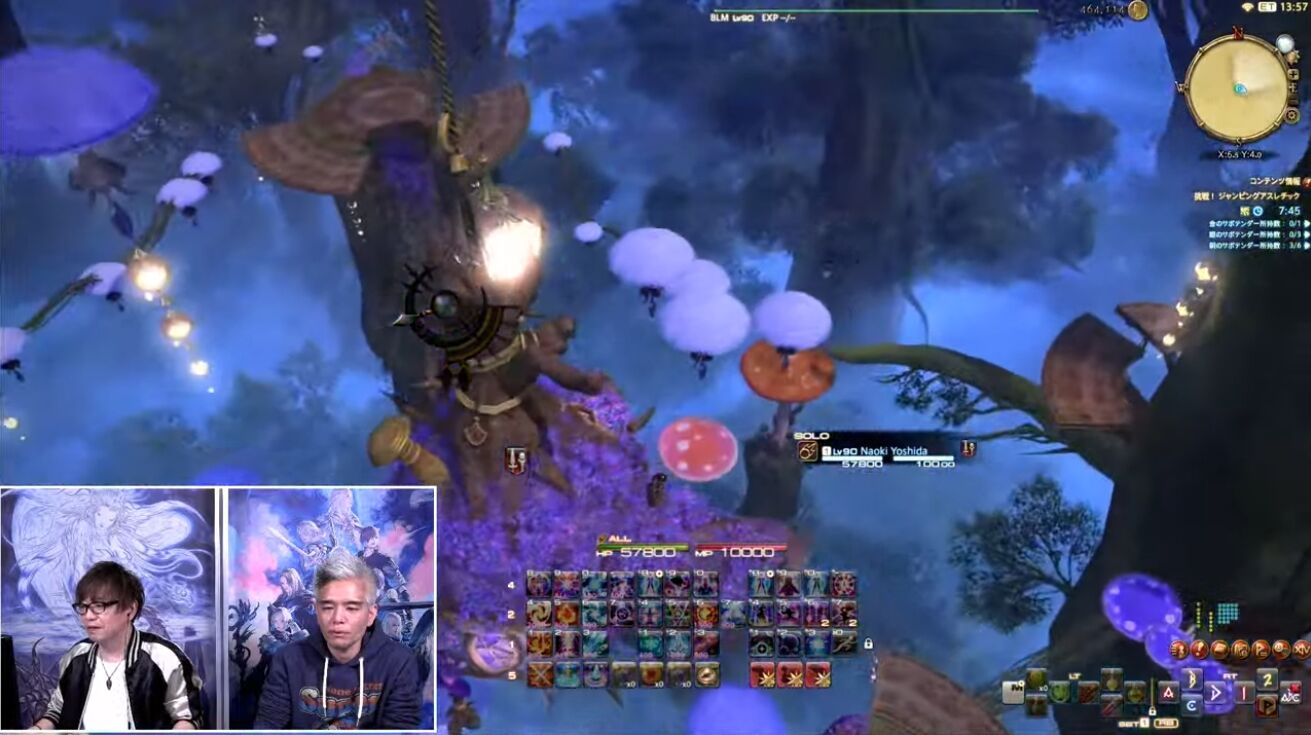
Task: Click the gold ring item icon on hotbar 5
Action: tap(706, 676)
